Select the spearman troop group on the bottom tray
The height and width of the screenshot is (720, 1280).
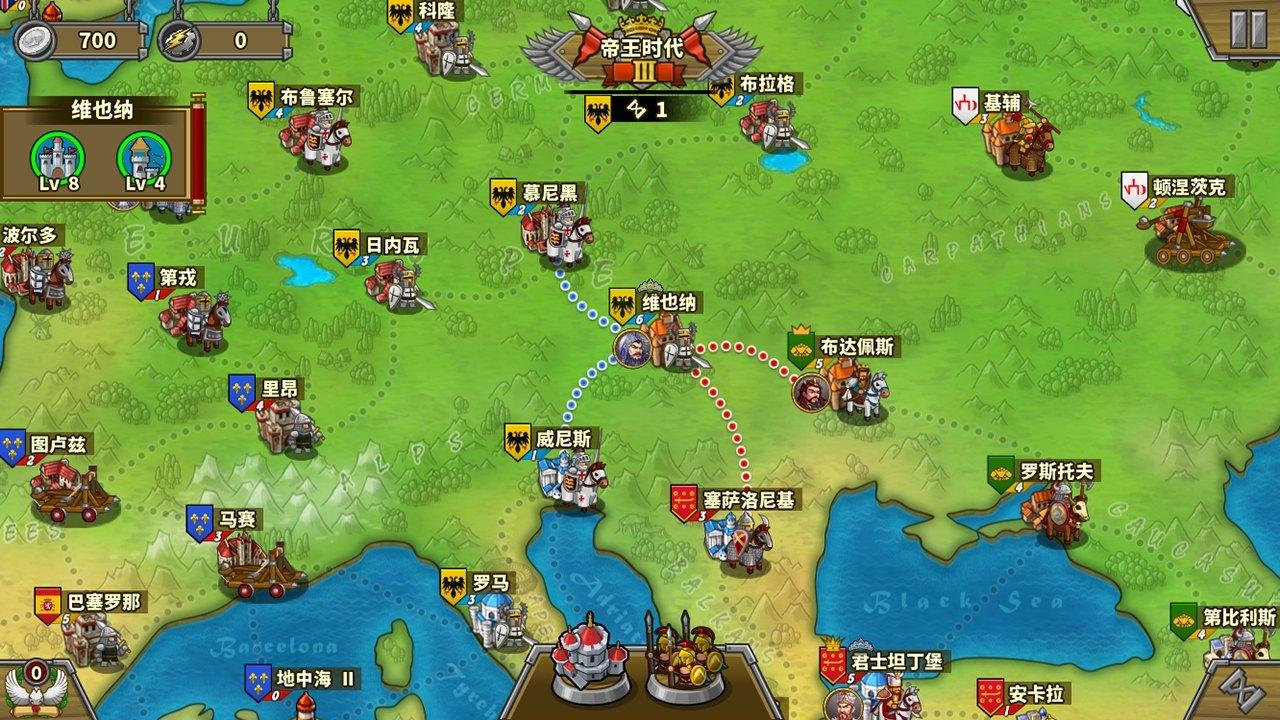685,660
